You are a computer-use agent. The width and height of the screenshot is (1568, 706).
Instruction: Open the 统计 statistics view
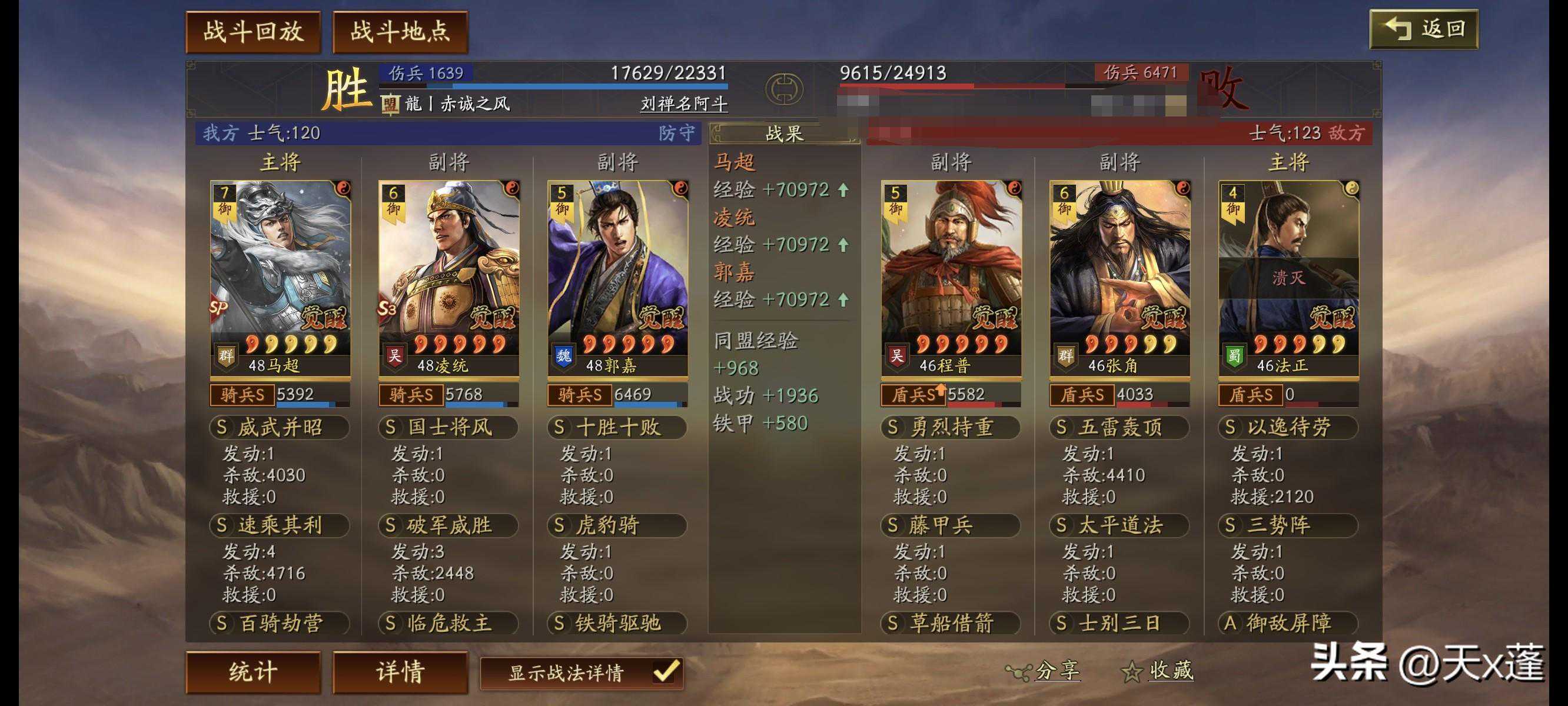click(x=253, y=672)
